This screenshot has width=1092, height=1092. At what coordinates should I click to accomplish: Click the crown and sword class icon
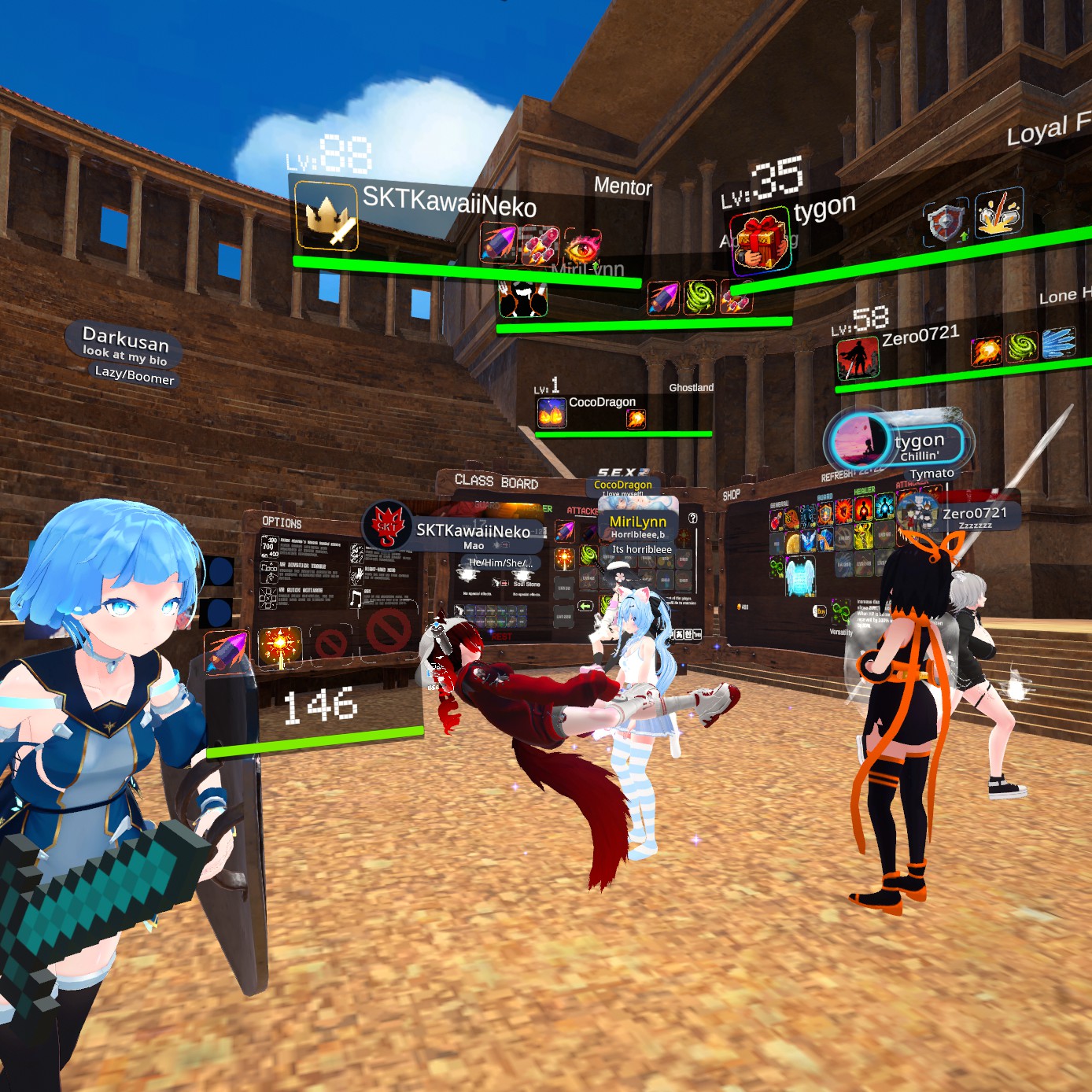pos(327,216)
